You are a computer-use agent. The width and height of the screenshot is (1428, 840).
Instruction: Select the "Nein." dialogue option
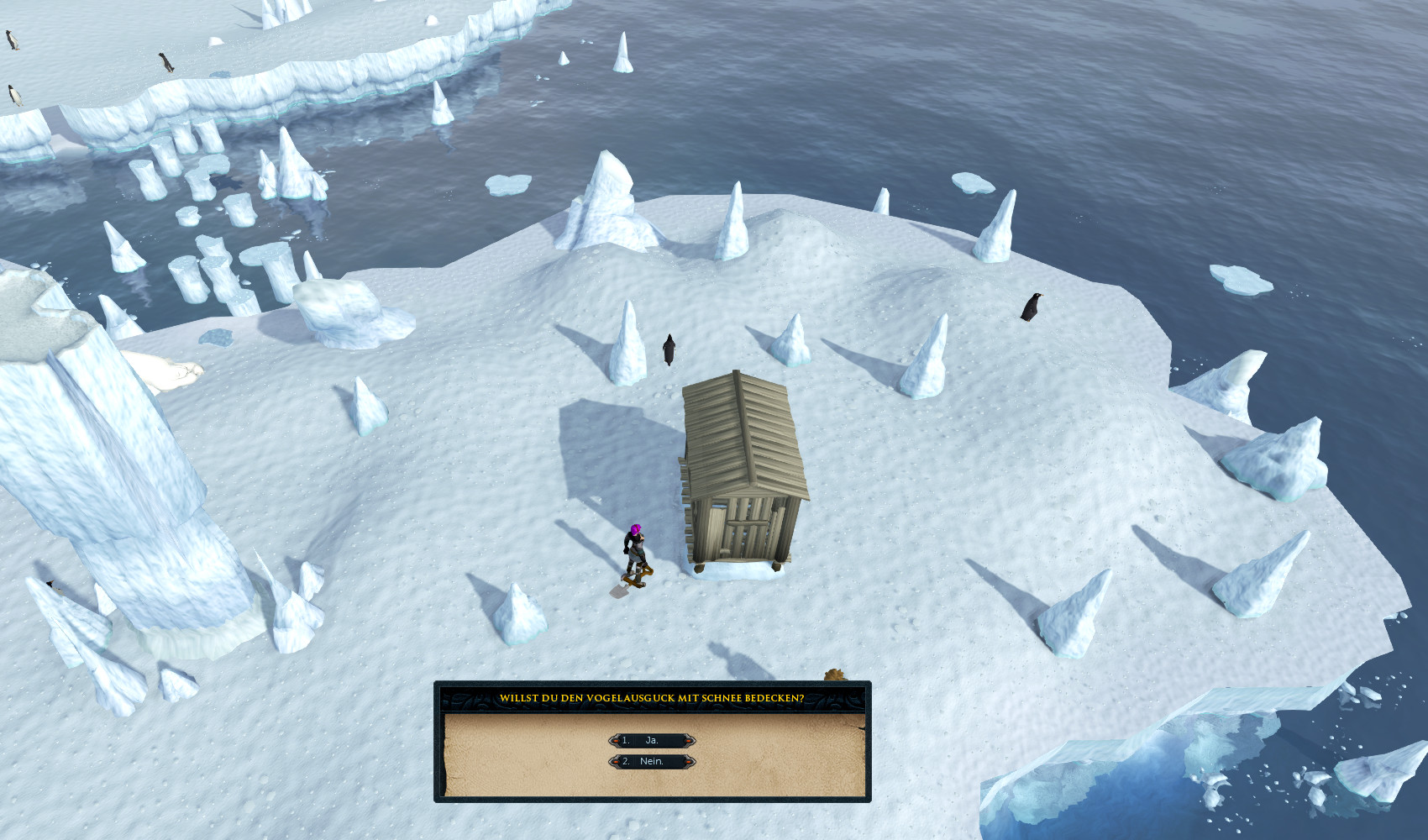652,761
